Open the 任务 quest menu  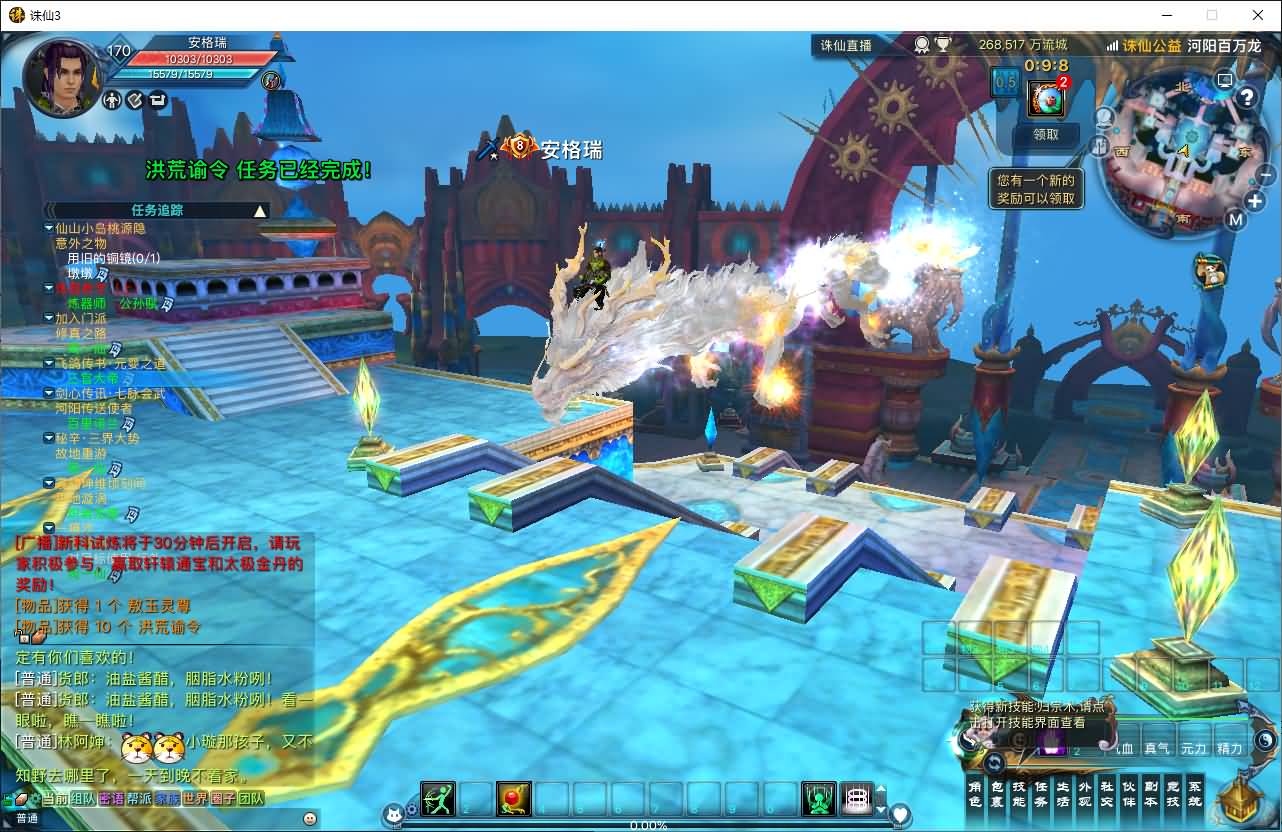1041,794
